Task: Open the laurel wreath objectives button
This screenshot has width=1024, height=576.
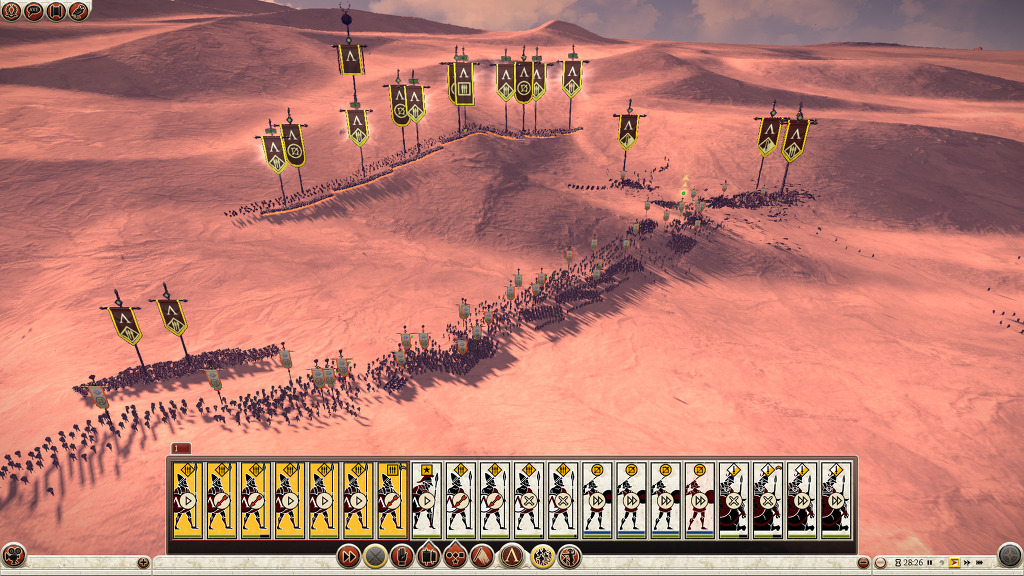Action: 12,11
